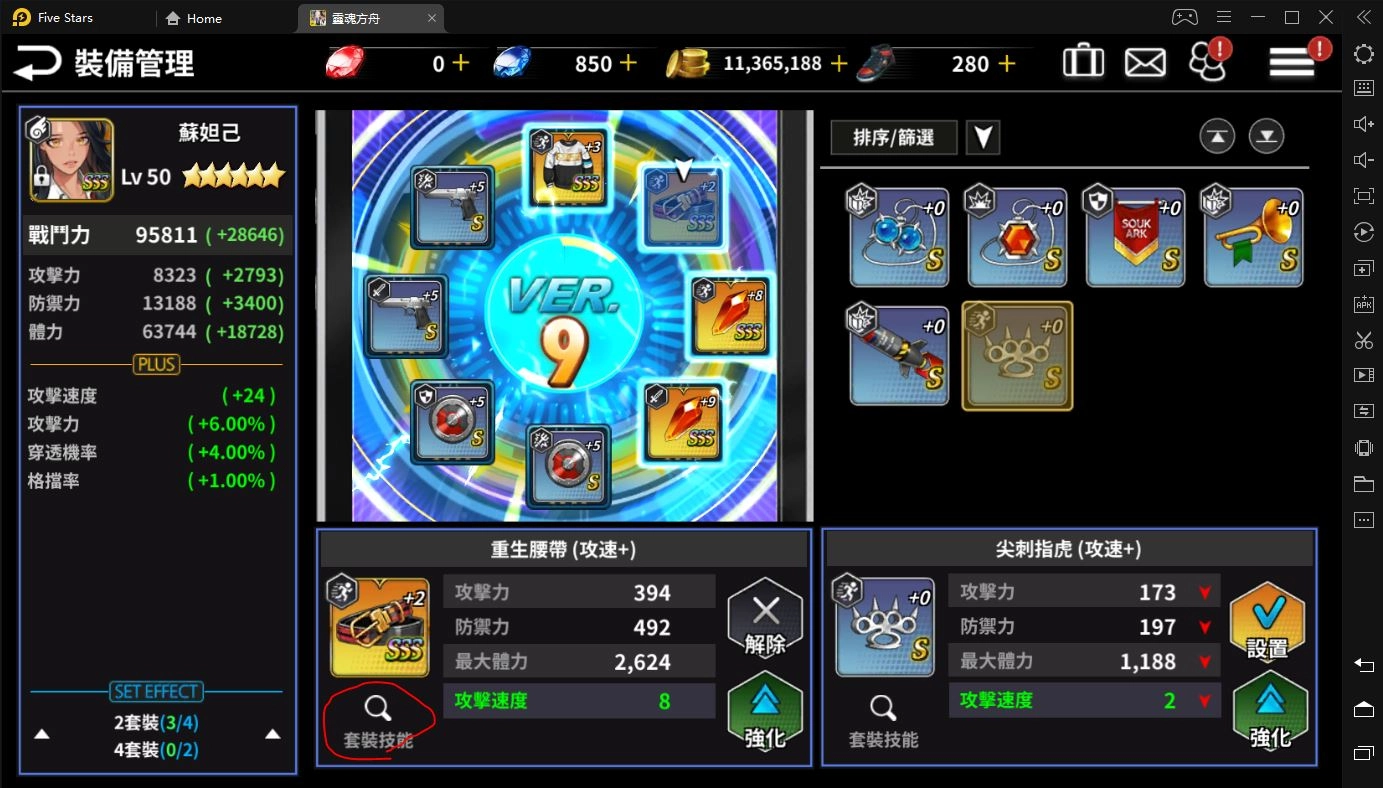Viewport: 1383px width, 788px height.
Task: Select the Install APK icon in sidebar
Action: pos(1362,303)
